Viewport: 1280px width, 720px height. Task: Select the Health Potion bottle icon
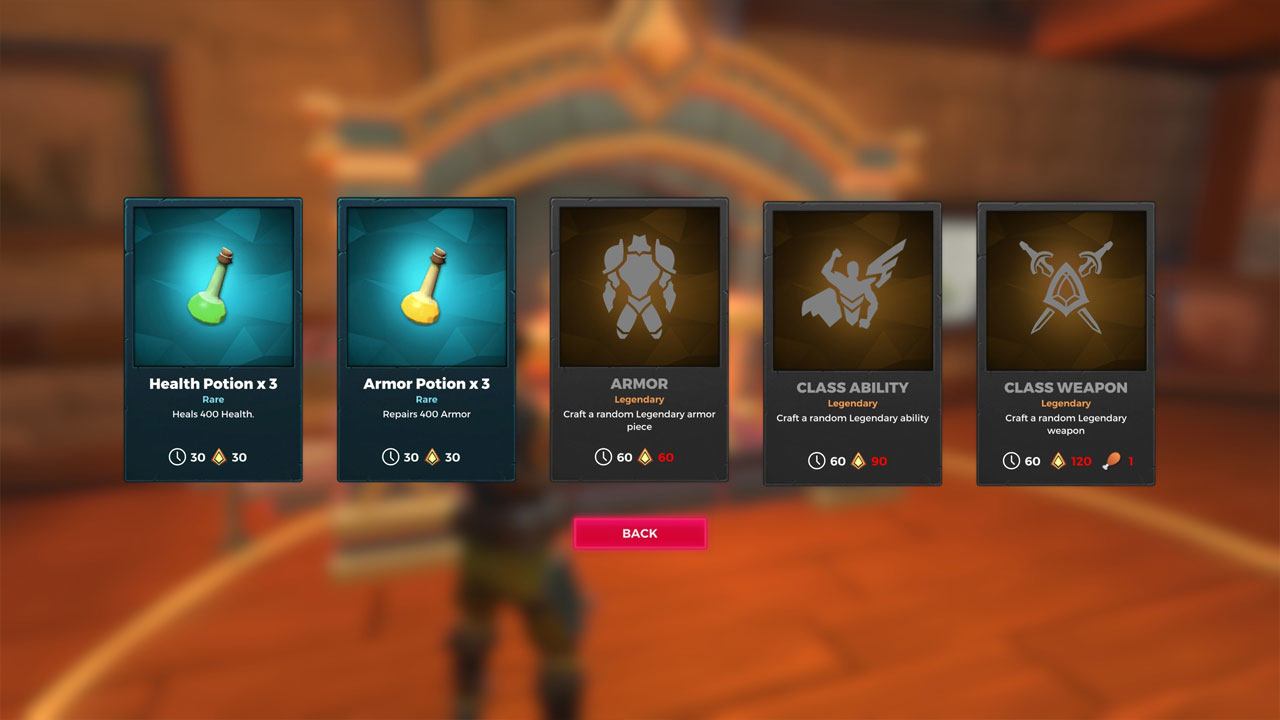[213, 285]
